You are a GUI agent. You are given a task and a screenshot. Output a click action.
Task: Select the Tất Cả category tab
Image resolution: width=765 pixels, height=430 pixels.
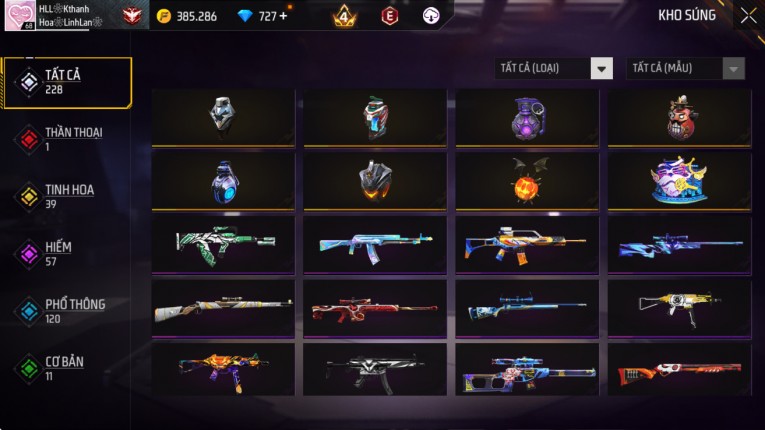[x=67, y=82]
